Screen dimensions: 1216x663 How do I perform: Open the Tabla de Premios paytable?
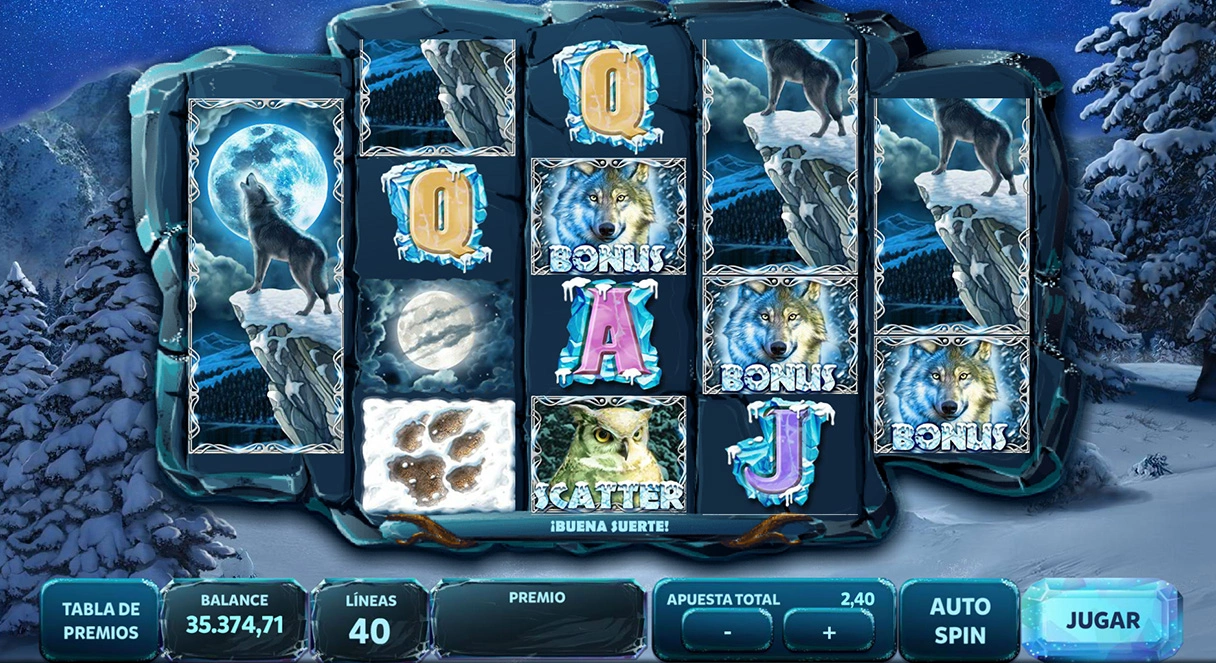point(100,620)
